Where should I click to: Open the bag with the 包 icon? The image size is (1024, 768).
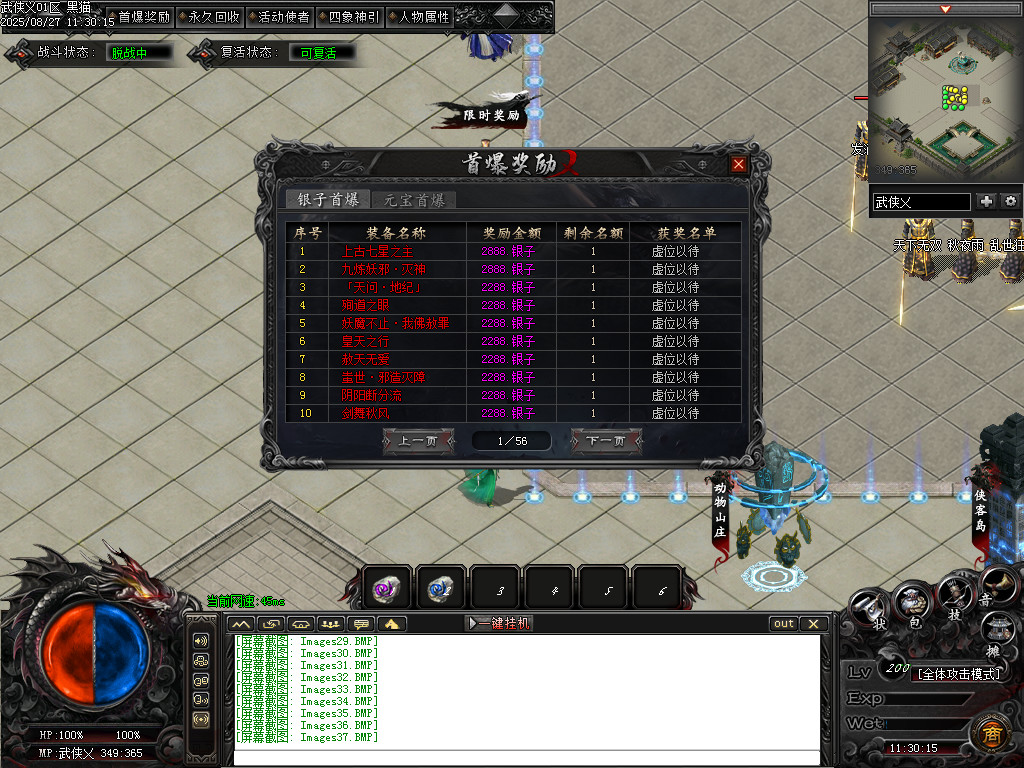[x=912, y=606]
